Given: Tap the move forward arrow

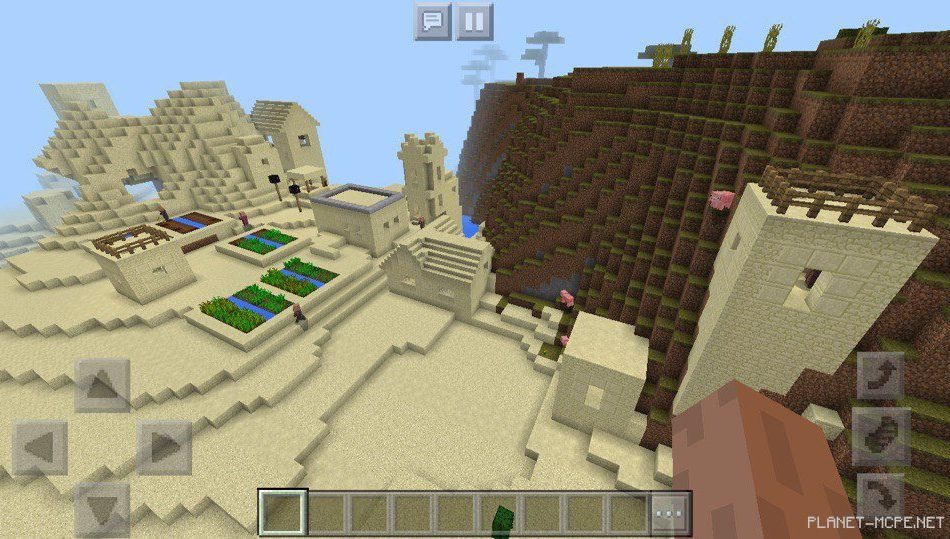Looking at the screenshot, I should (102, 386).
